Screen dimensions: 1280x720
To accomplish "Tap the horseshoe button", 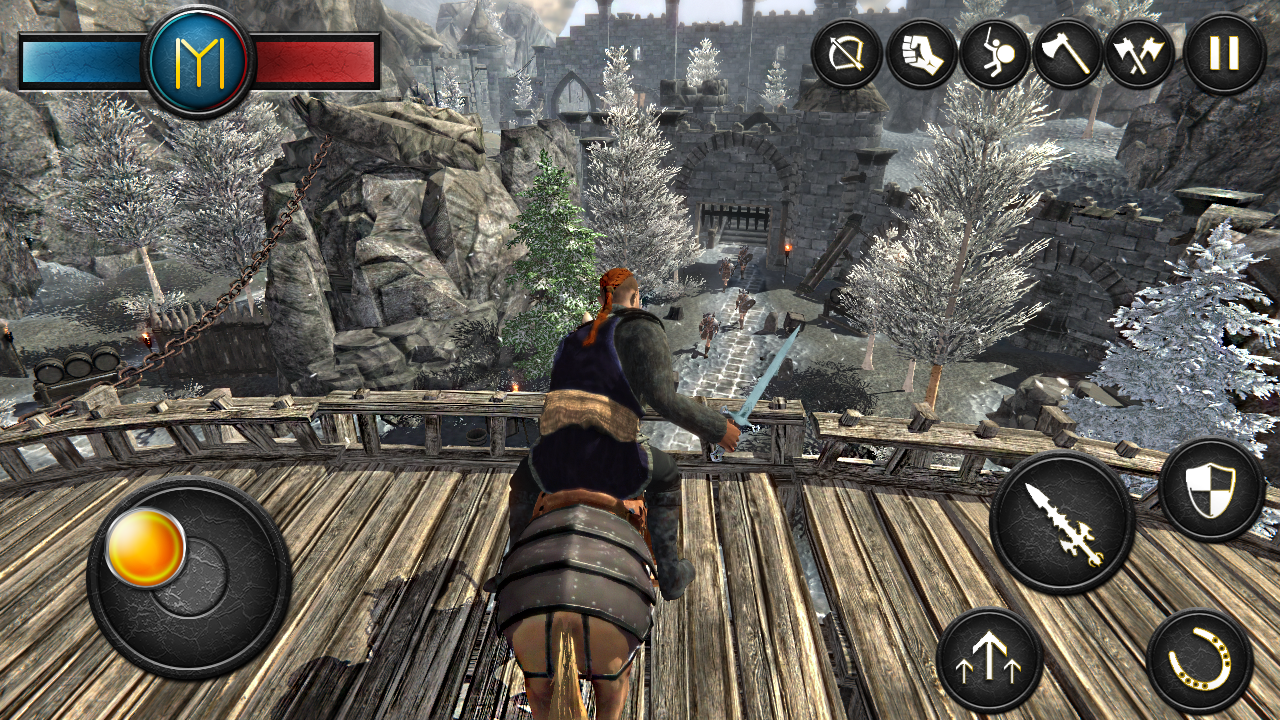I will click(x=1199, y=660).
